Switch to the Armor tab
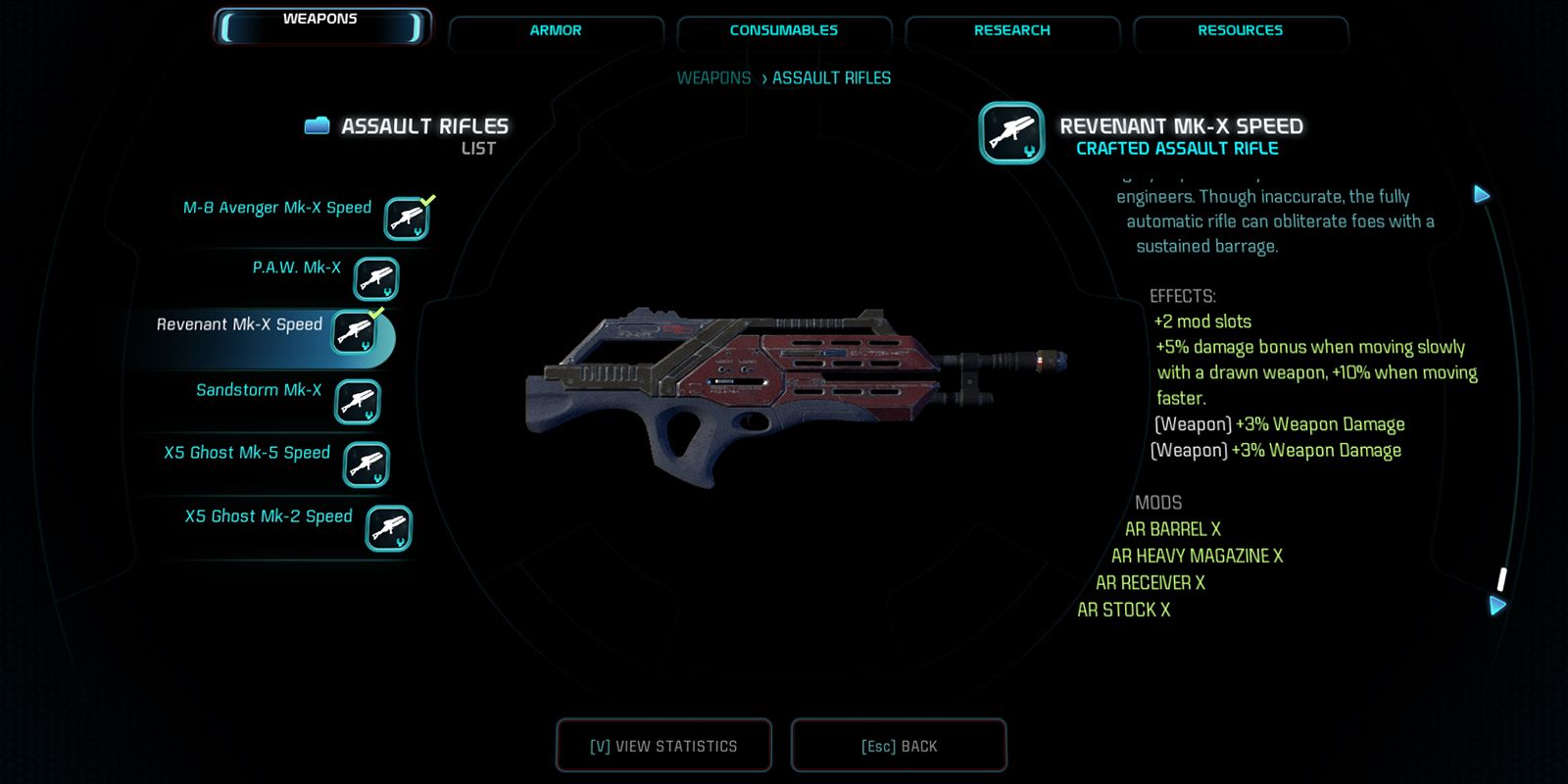The width and height of the screenshot is (1568, 784). pos(555,30)
